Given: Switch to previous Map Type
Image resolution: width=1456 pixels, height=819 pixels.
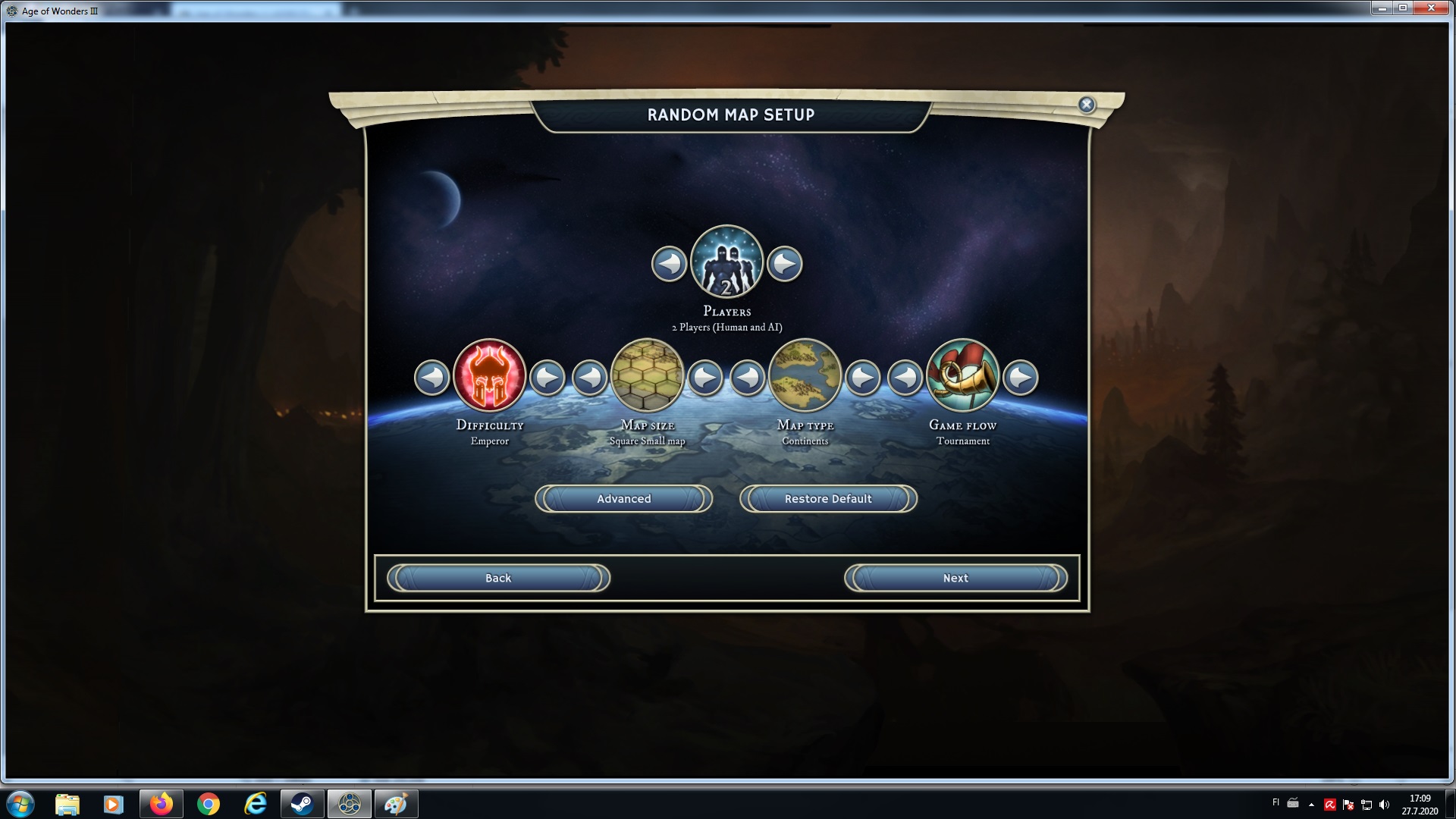Looking at the screenshot, I should coord(748,377).
